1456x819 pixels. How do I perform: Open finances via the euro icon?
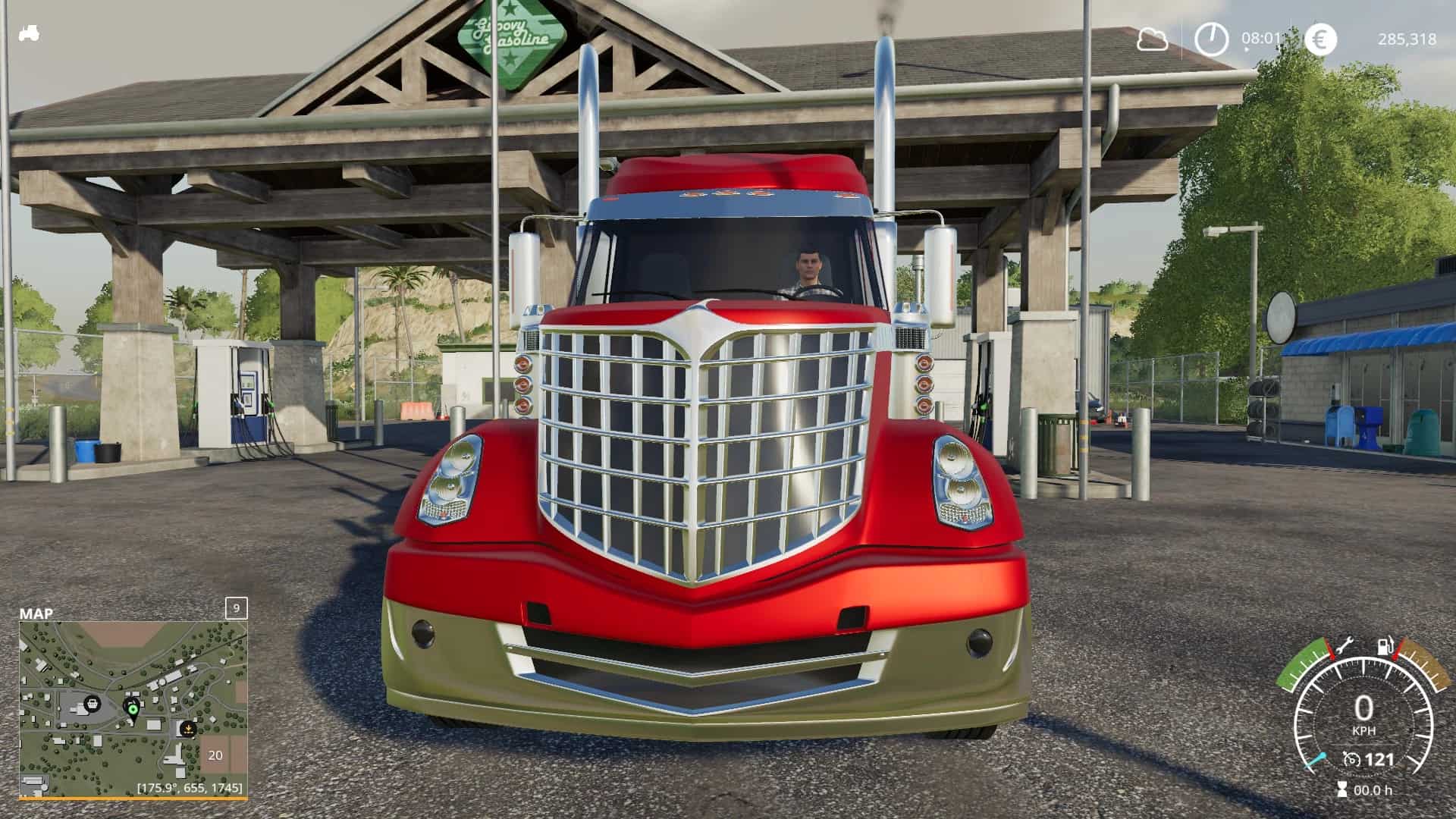1320,39
